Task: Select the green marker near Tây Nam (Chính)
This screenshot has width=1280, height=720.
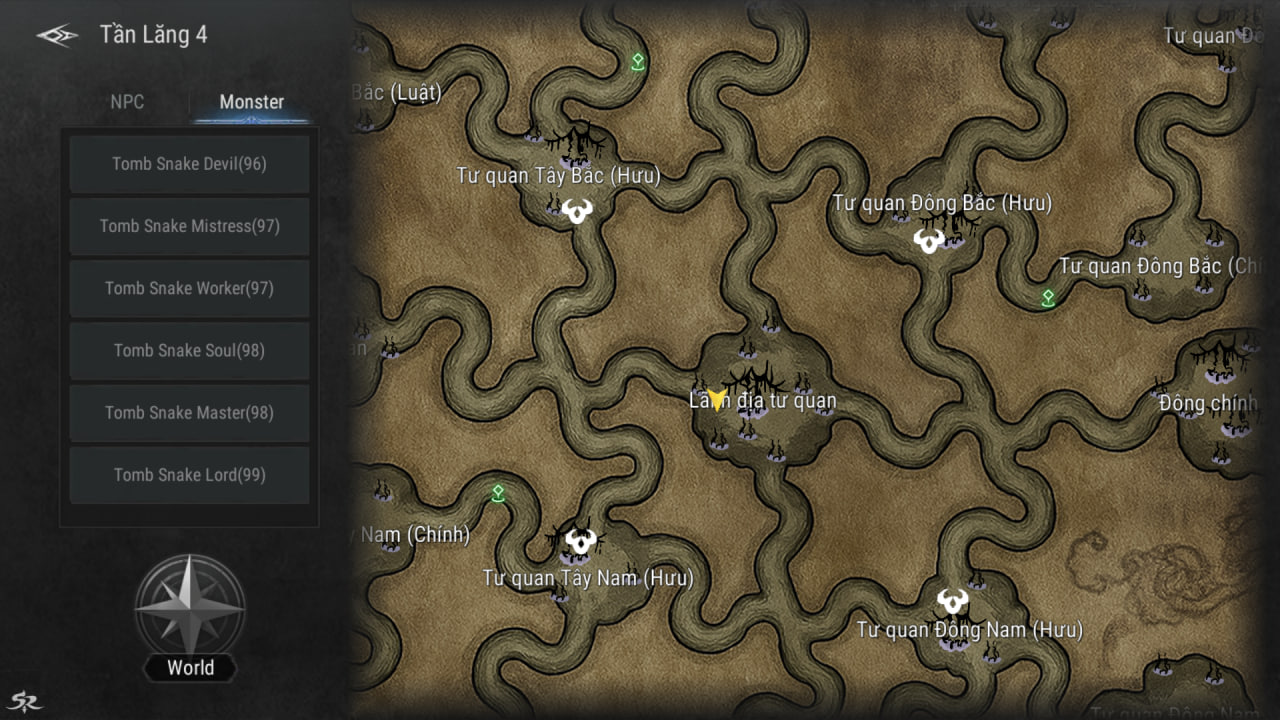Action: (498, 493)
